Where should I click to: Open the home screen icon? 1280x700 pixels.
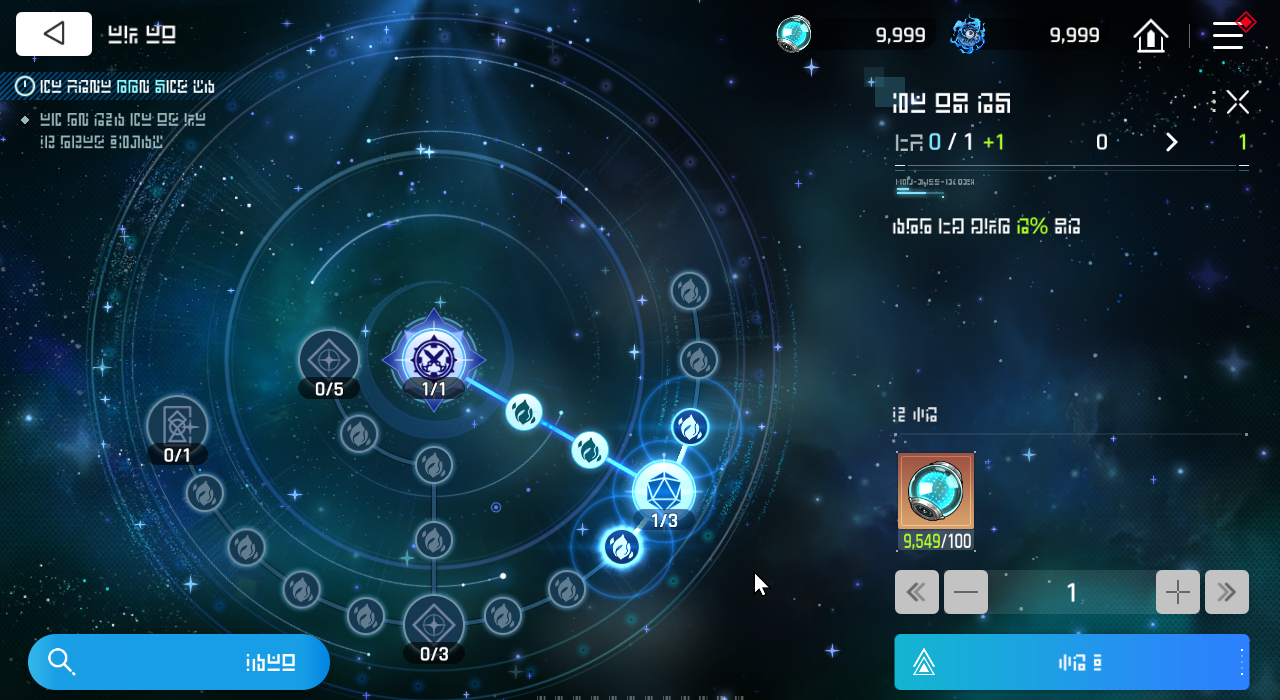1151,36
